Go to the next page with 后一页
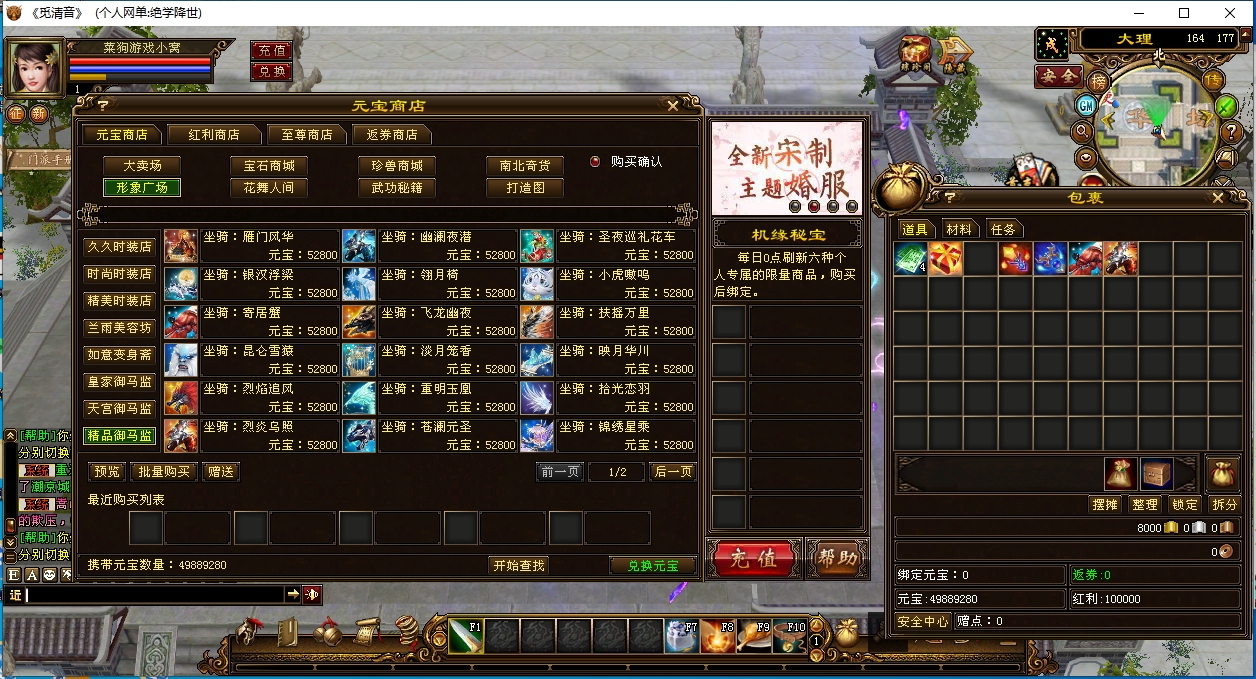The image size is (1256, 679). coord(673,472)
